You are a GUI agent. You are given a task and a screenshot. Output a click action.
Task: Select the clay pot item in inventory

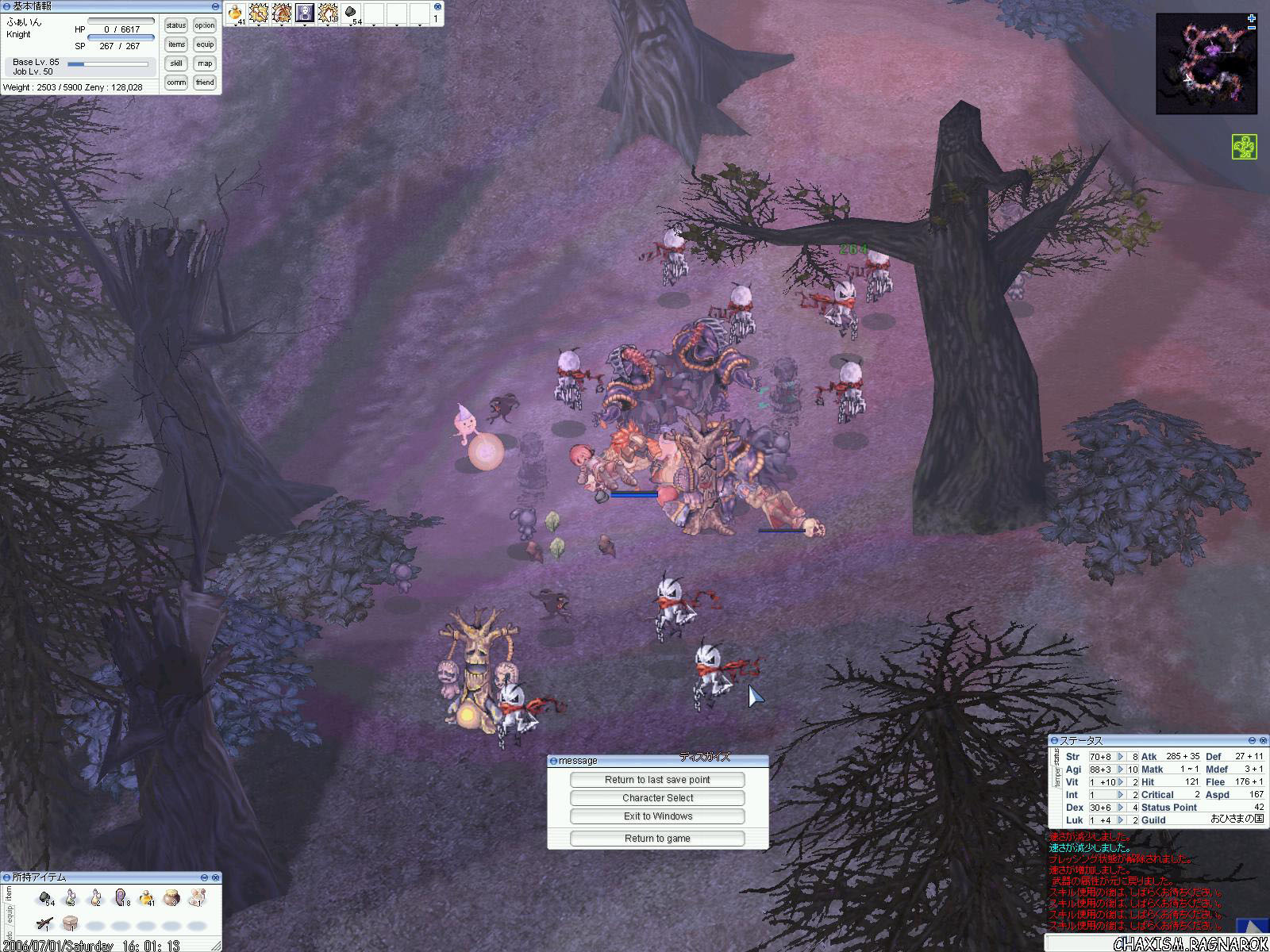(171, 899)
